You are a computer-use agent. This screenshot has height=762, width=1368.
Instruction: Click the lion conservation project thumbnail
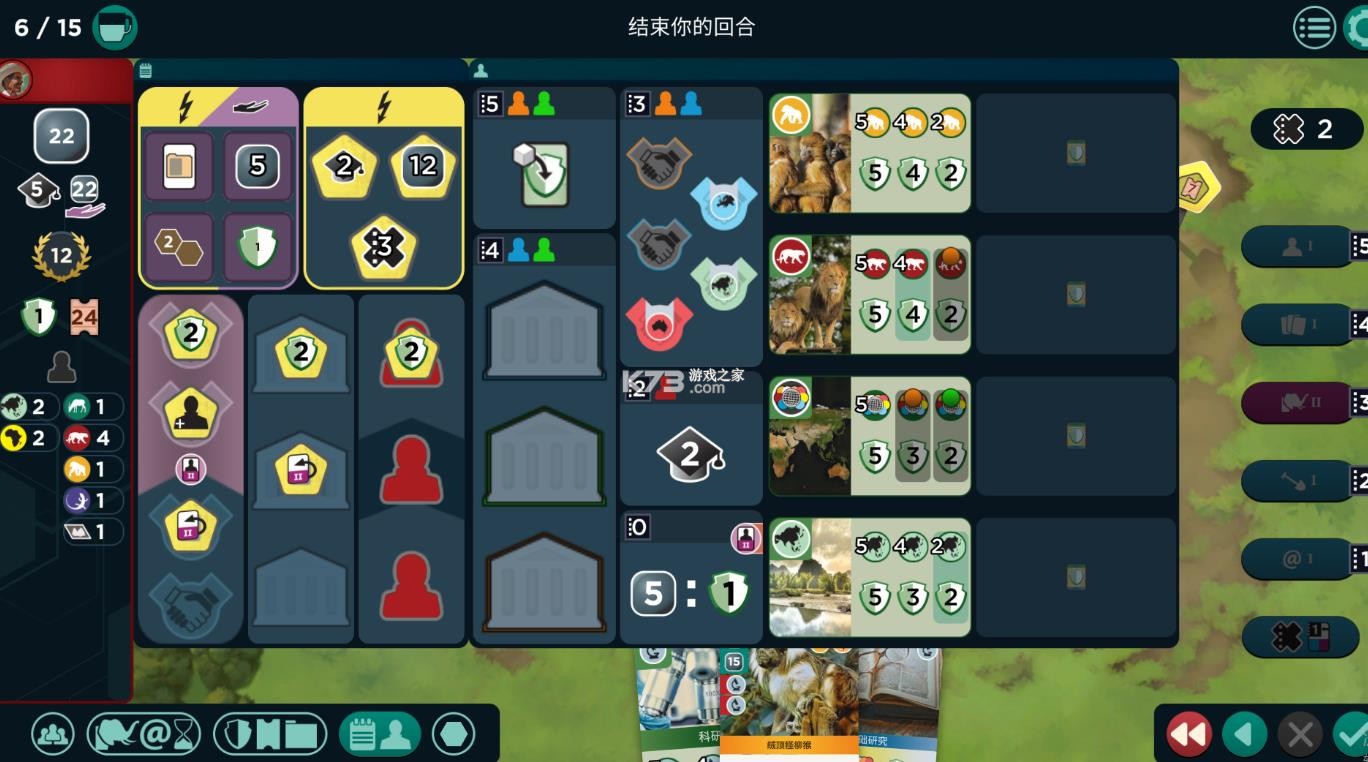tap(810, 294)
